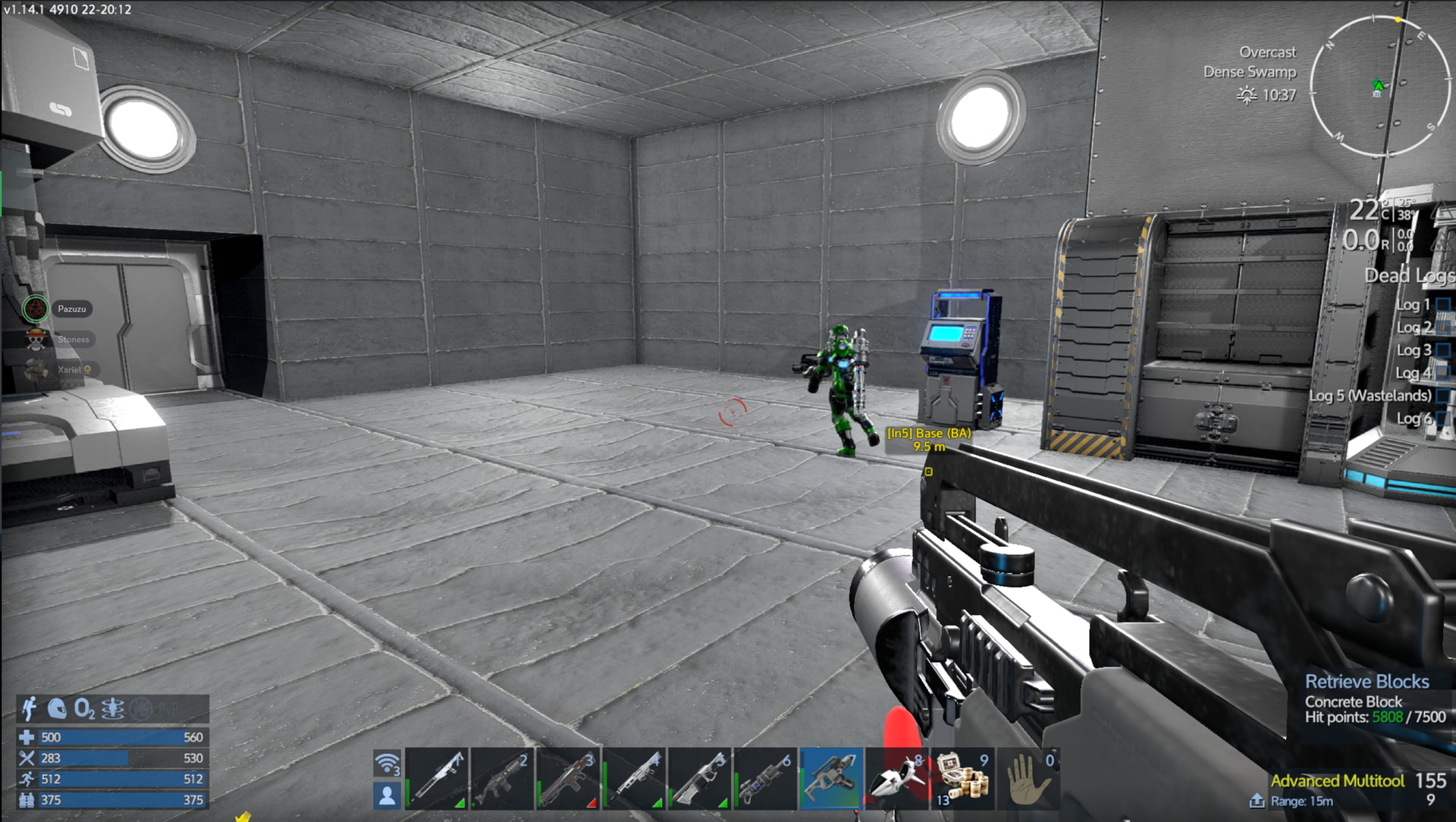Equip the red-marked weapon in slot 3
Viewport: 1456px width, 822px height.
pyautogui.click(x=567, y=779)
